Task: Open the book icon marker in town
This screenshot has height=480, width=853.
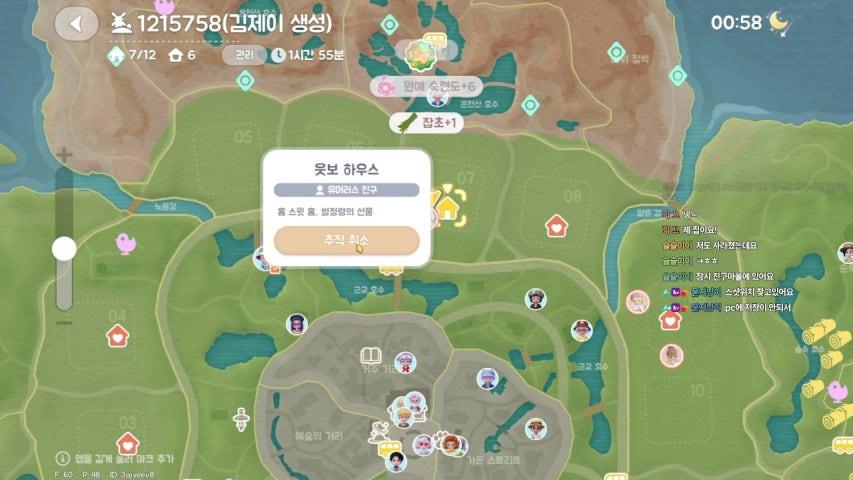Action: click(x=371, y=356)
